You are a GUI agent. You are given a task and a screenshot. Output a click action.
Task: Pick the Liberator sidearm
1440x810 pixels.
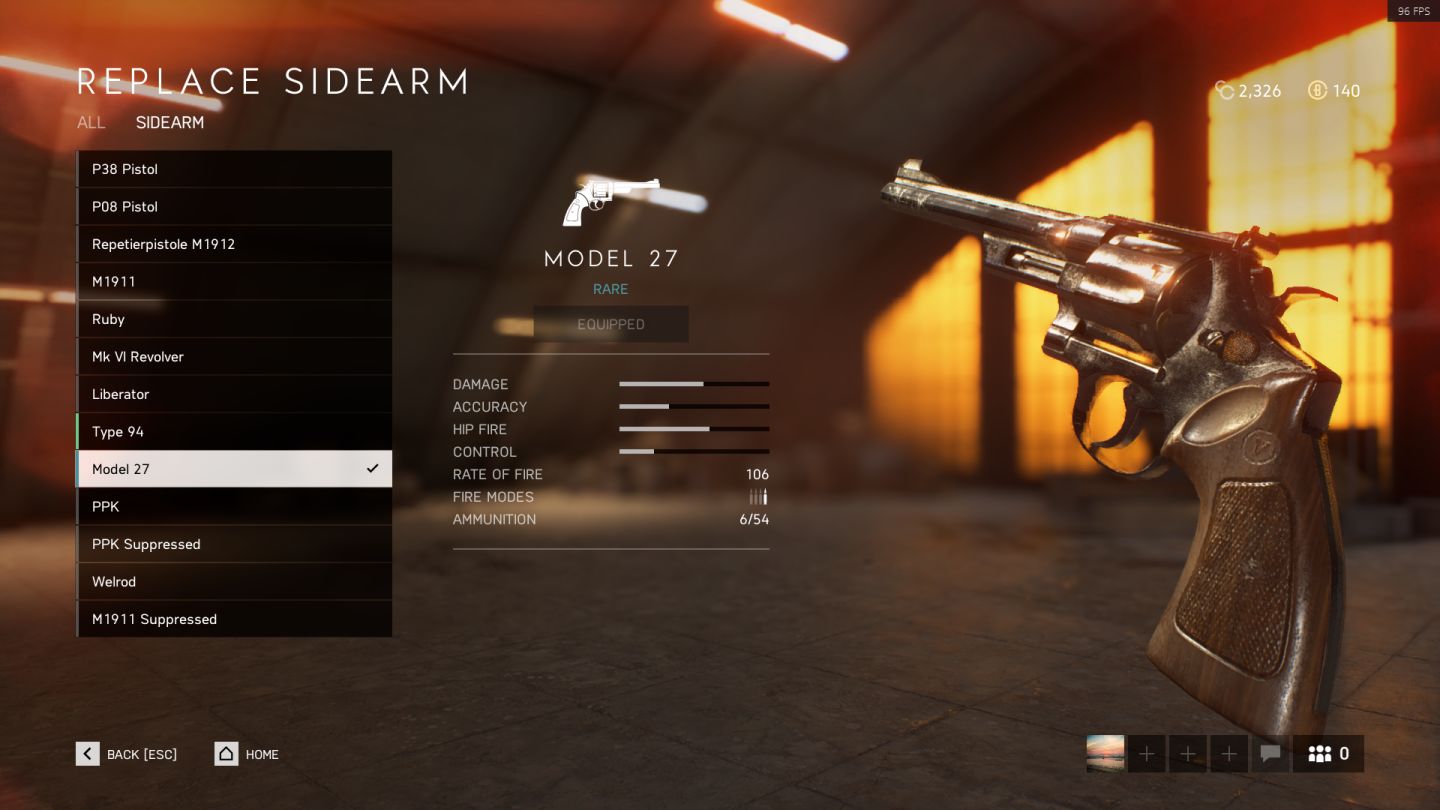tap(234, 394)
